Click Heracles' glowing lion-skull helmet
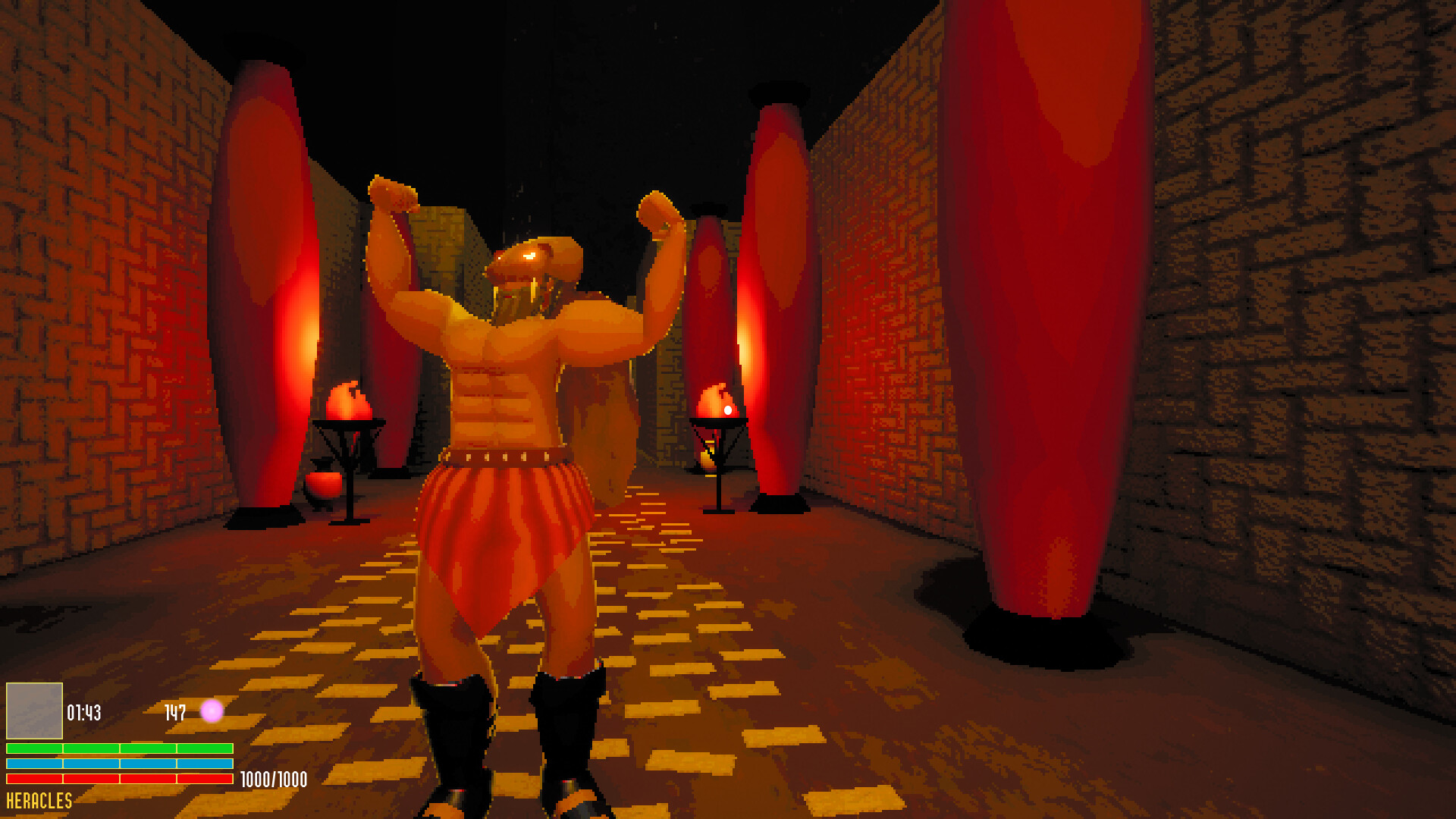 (x=532, y=262)
